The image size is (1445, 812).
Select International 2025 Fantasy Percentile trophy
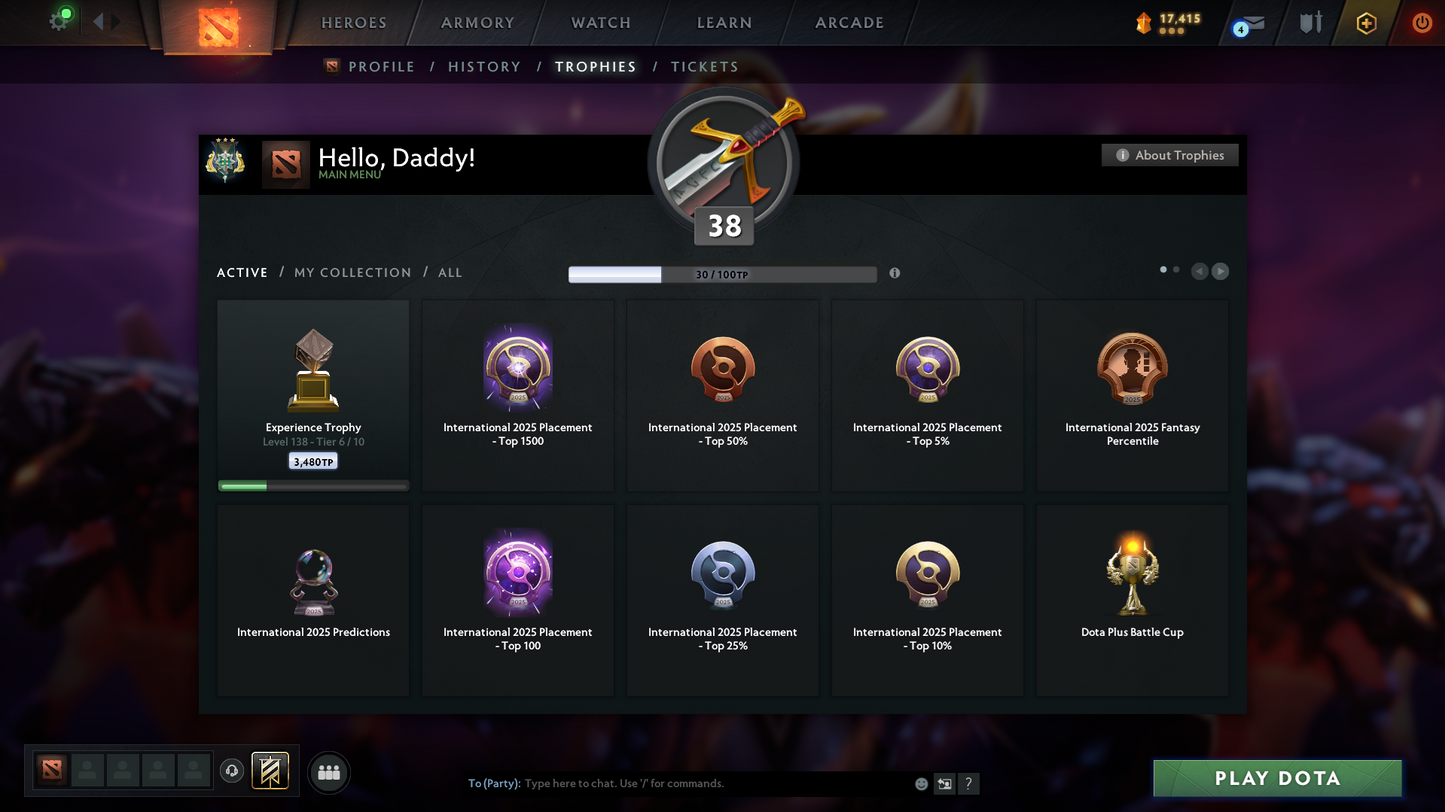point(1132,396)
